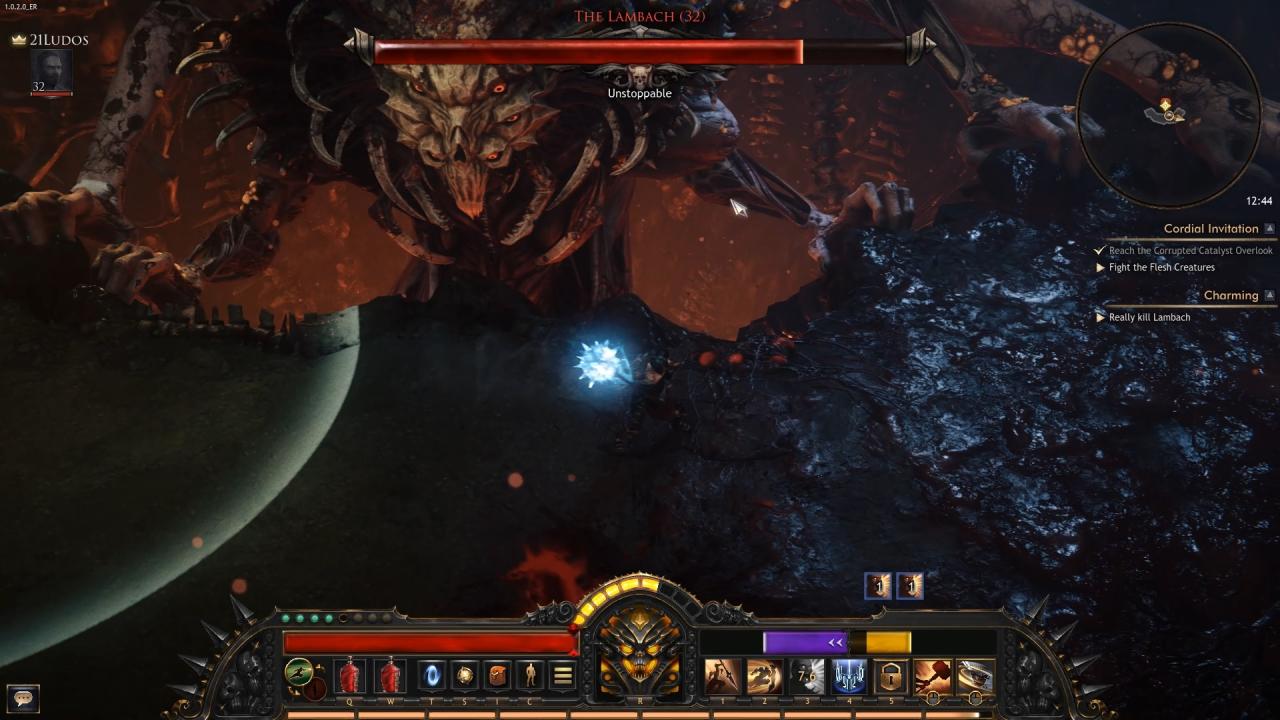Open the three-line game menu button
The image size is (1280, 720).
point(563,676)
